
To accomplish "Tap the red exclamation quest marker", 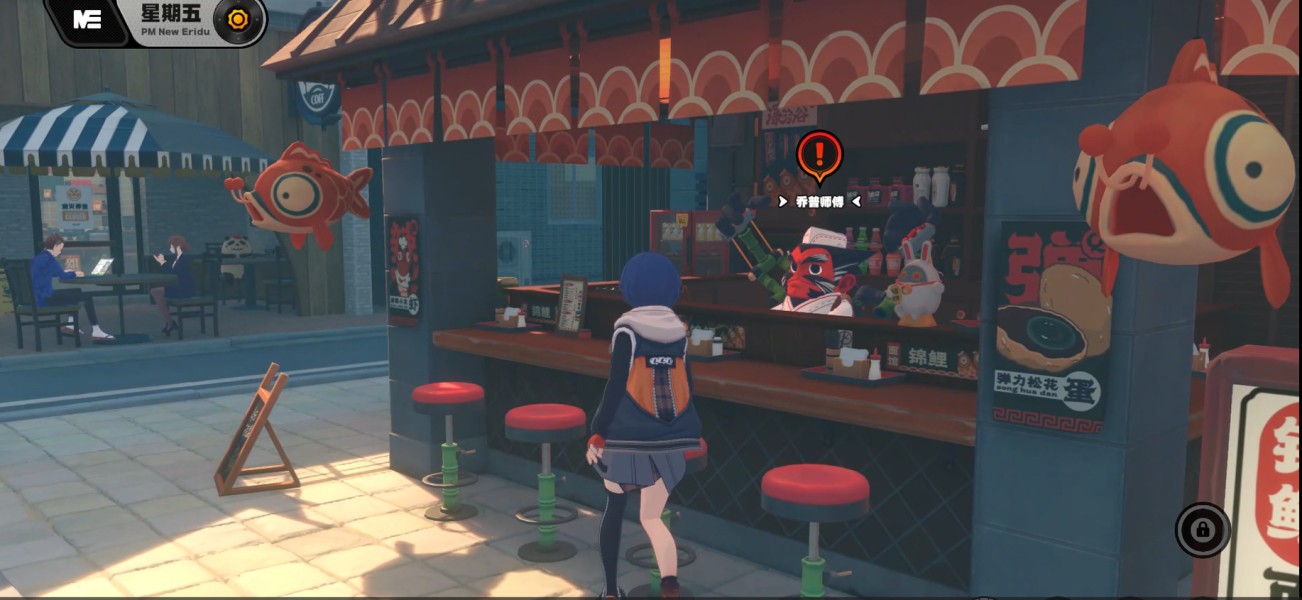I will [x=820, y=155].
